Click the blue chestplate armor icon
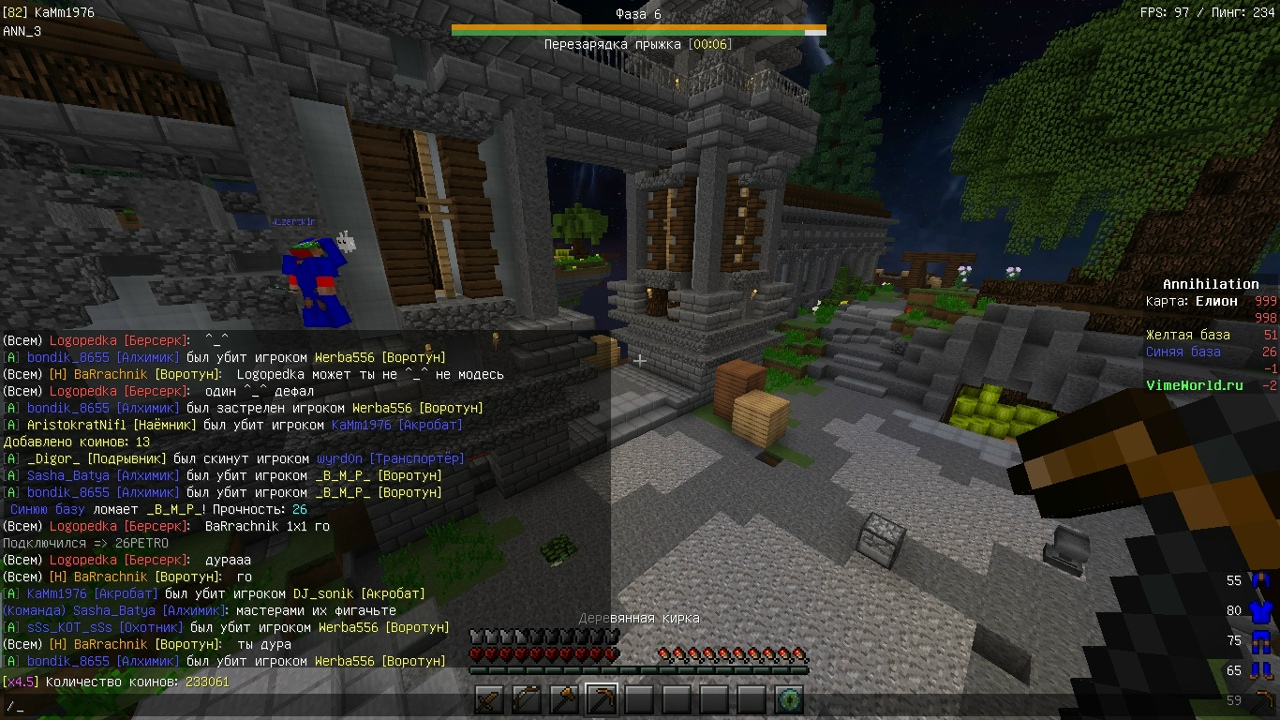 [1261, 611]
